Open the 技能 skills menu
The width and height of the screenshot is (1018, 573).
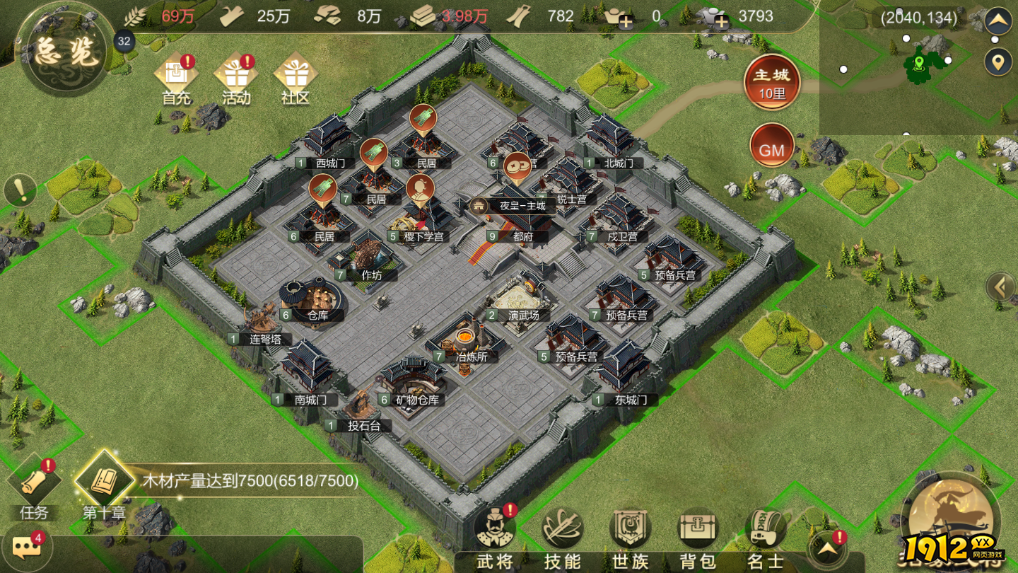tap(563, 535)
